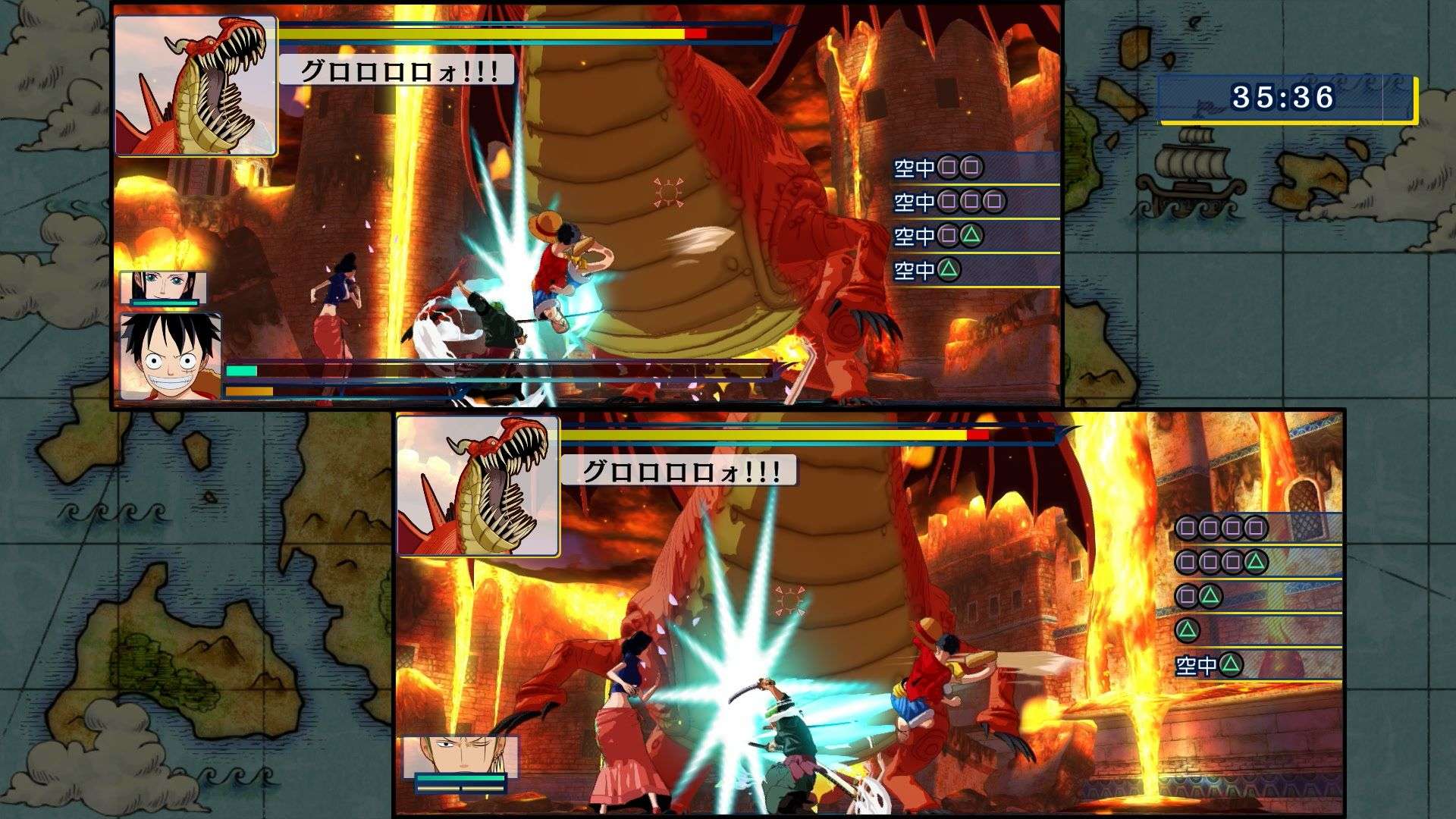Select the triangle icon ending the □□□△ combo
This screenshot has width=1456, height=819.
click(x=1254, y=562)
